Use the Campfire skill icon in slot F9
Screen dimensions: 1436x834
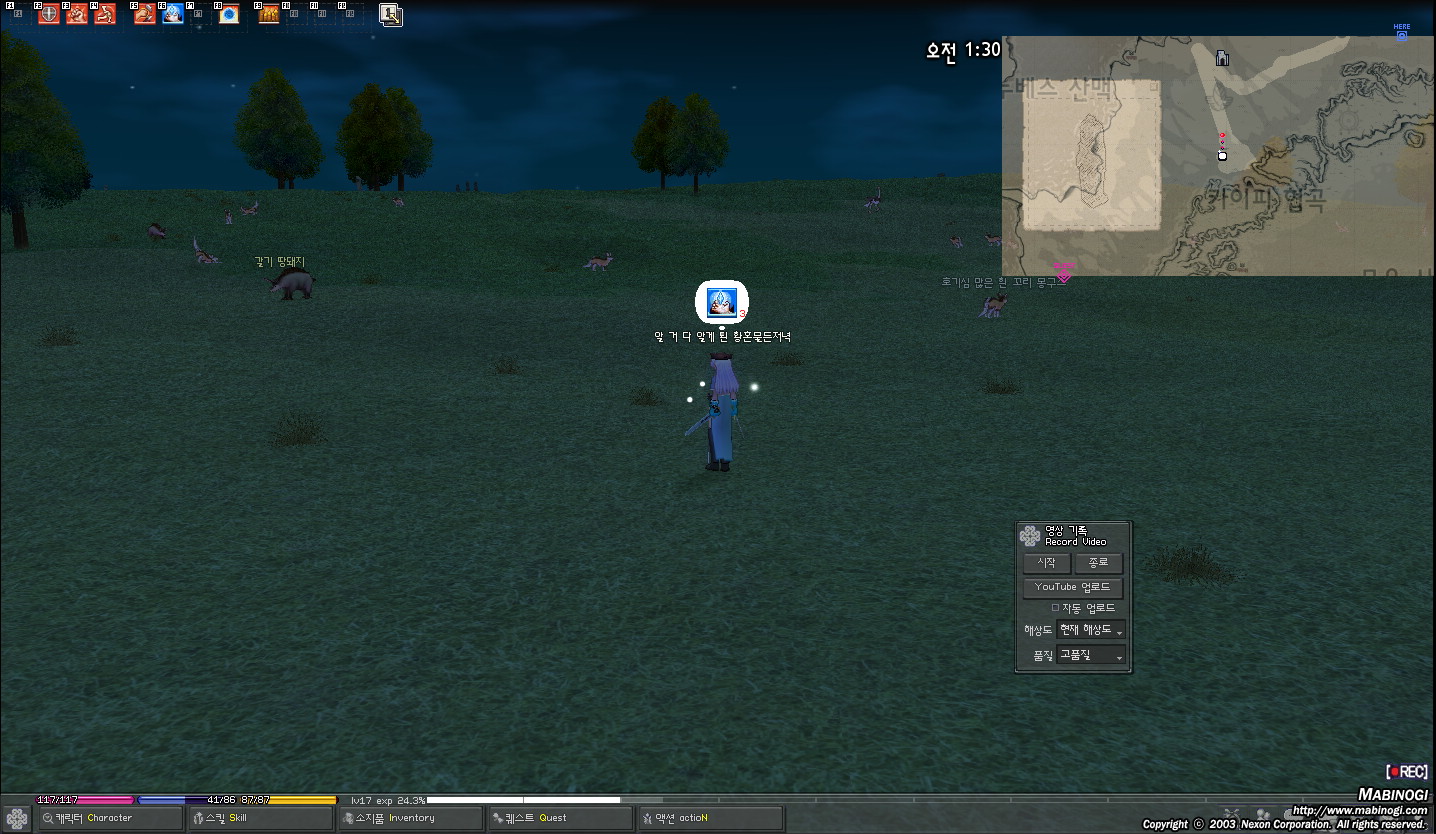click(267, 14)
